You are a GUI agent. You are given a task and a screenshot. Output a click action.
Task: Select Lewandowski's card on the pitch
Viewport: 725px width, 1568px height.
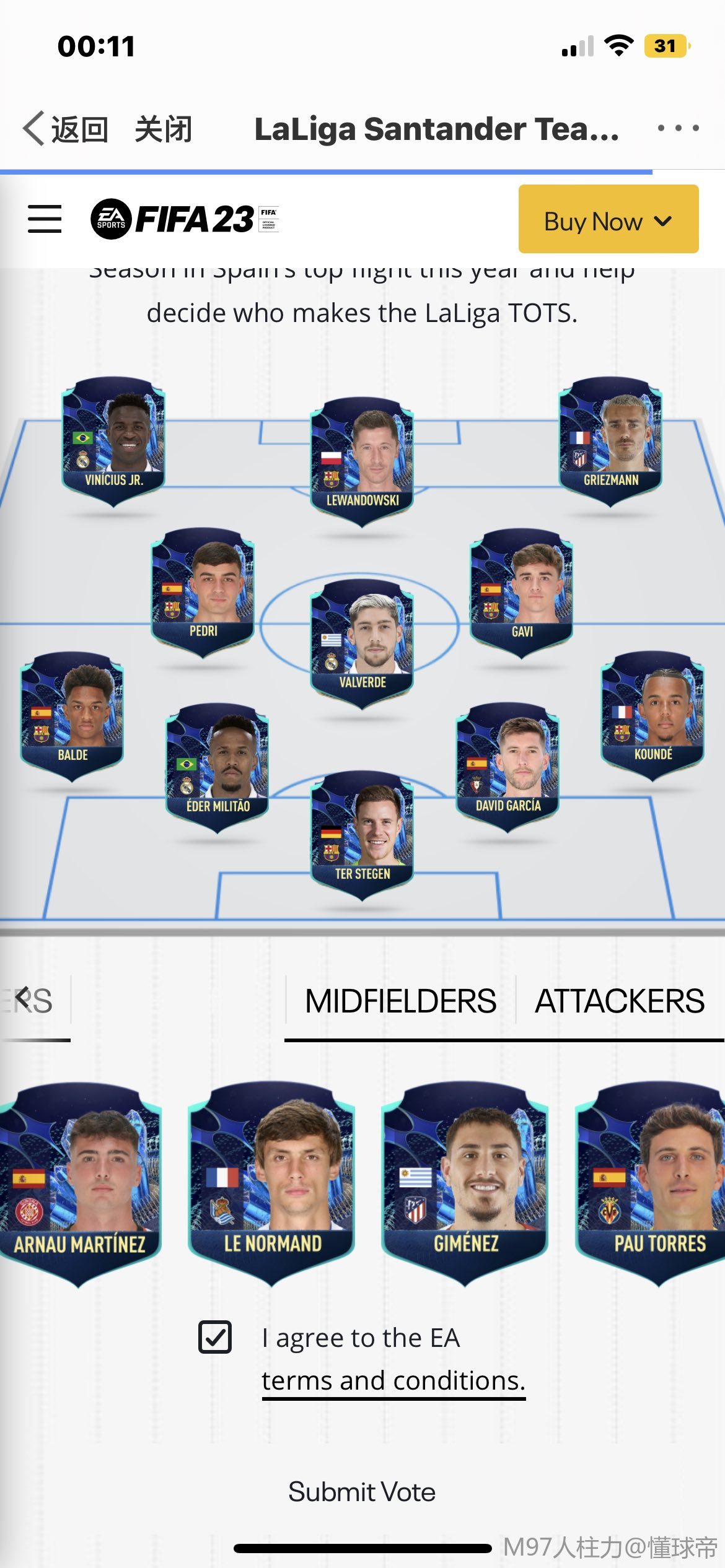coord(362,460)
